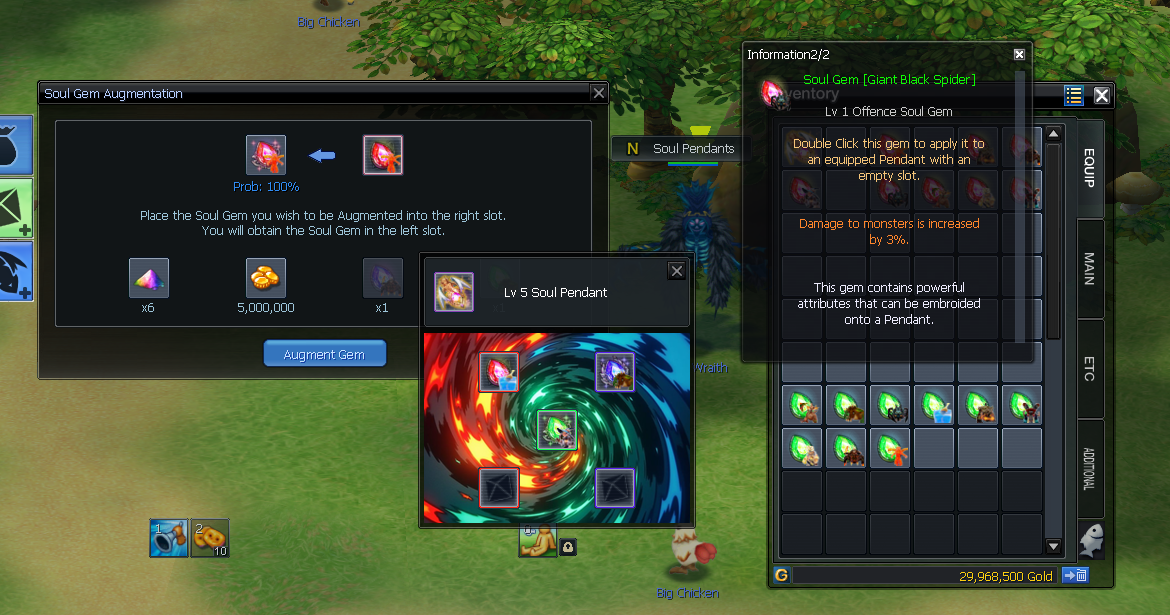Close the Information tooltip window
The image size is (1170, 615).
(1019, 55)
